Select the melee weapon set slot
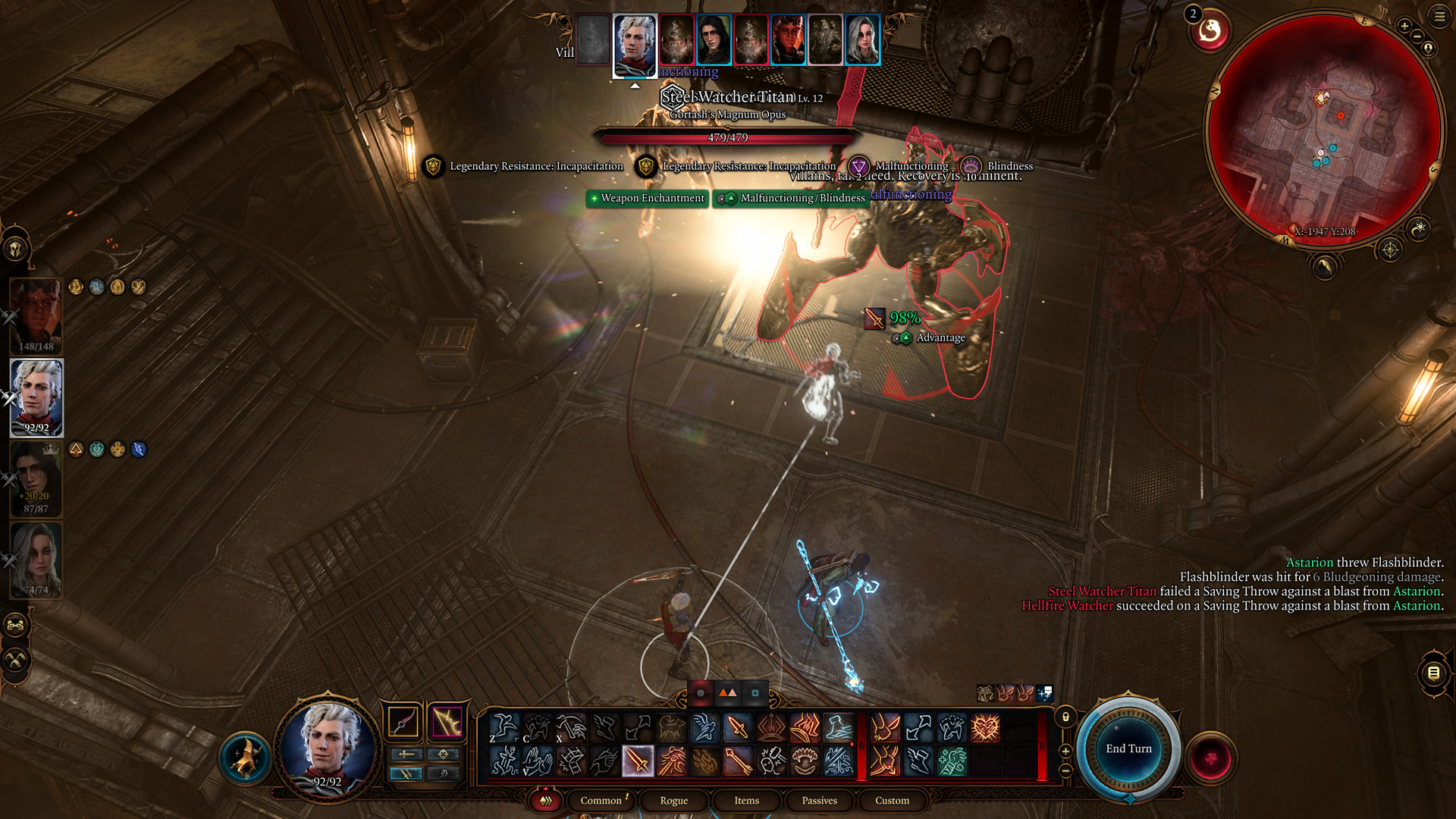 [403, 722]
